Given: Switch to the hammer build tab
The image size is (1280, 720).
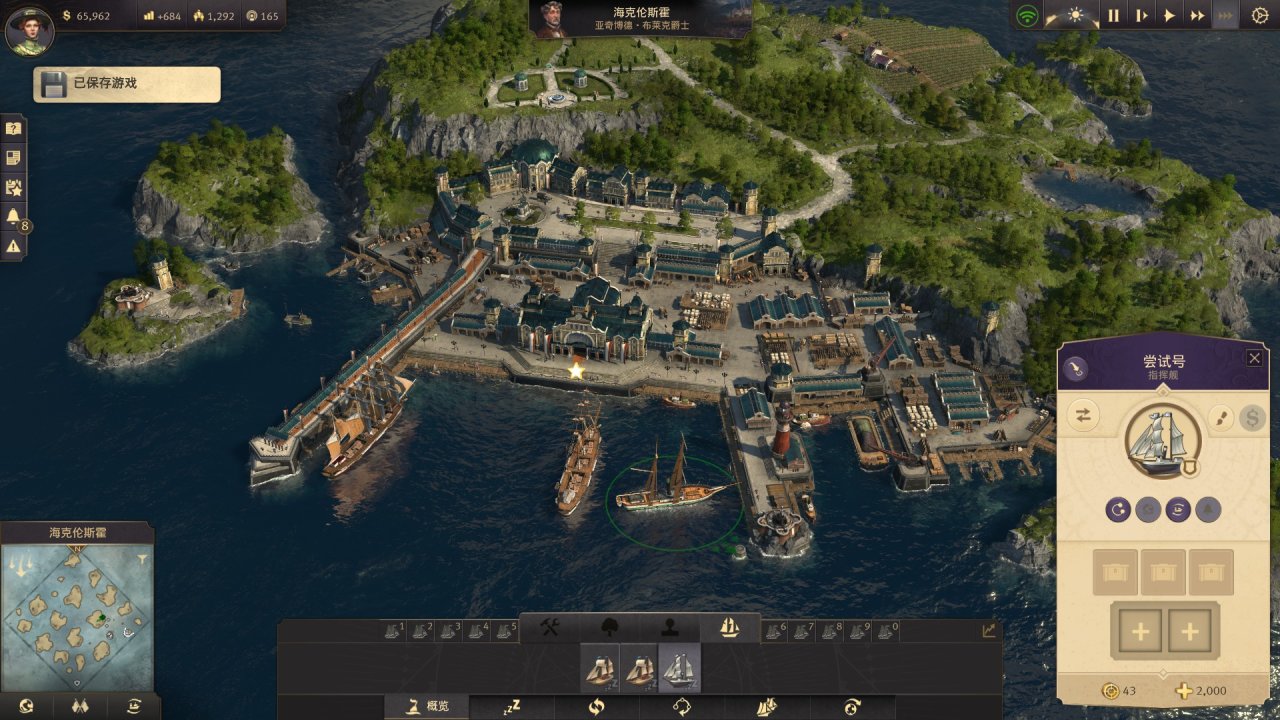Looking at the screenshot, I should [549, 627].
